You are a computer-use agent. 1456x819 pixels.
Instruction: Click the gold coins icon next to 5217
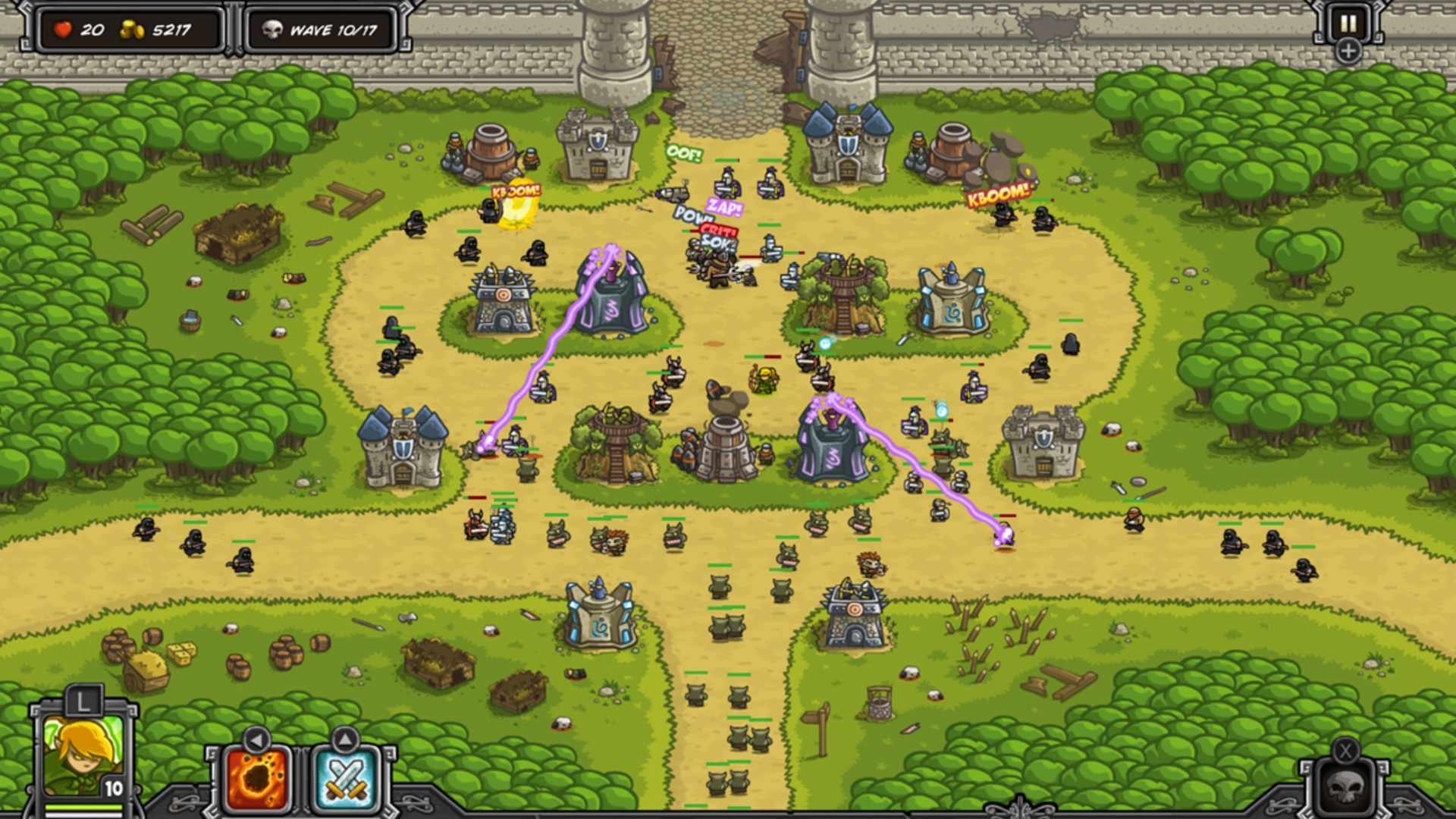[x=131, y=29]
